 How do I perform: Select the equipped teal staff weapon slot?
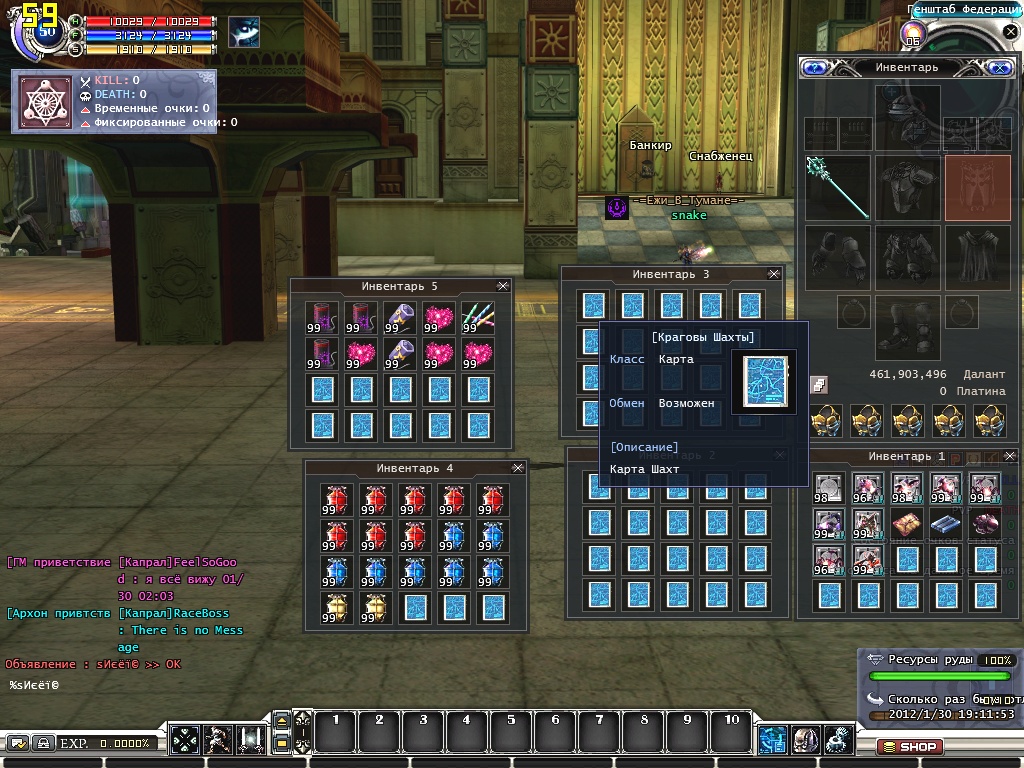pyautogui.click(x=837, y=186)
